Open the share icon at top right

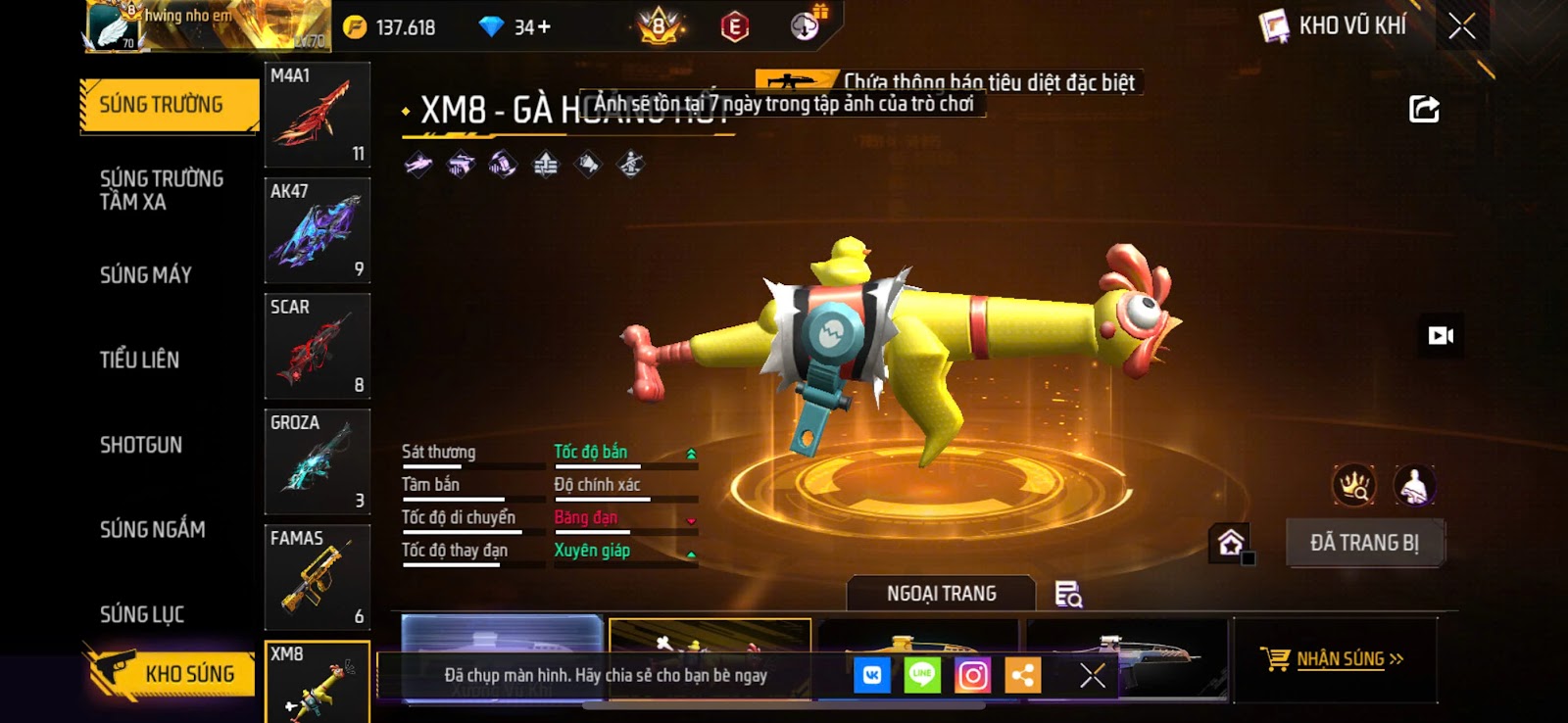(x=1424, y=109)
